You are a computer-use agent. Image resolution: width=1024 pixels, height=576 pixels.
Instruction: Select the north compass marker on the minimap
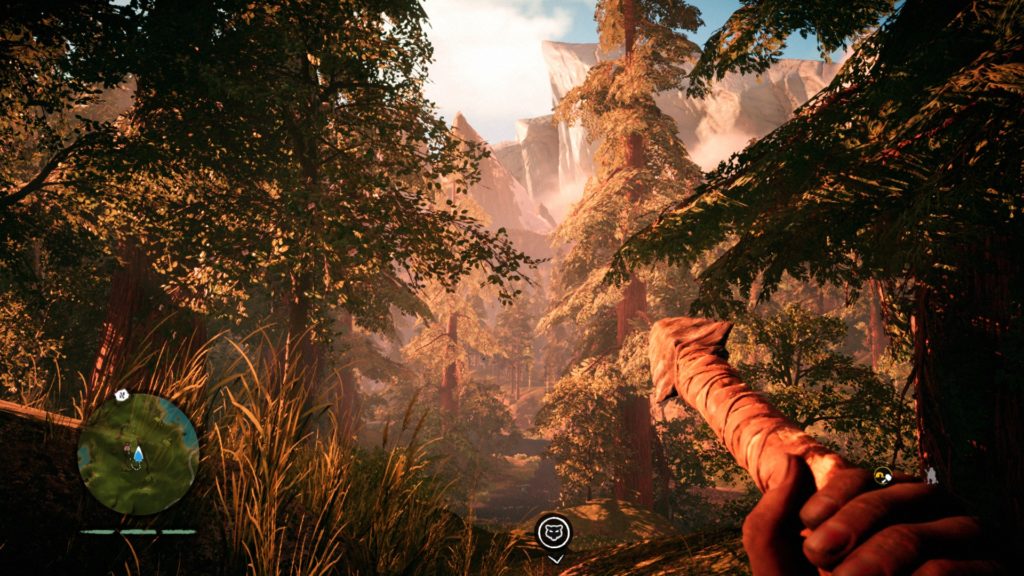coord(122,395)
